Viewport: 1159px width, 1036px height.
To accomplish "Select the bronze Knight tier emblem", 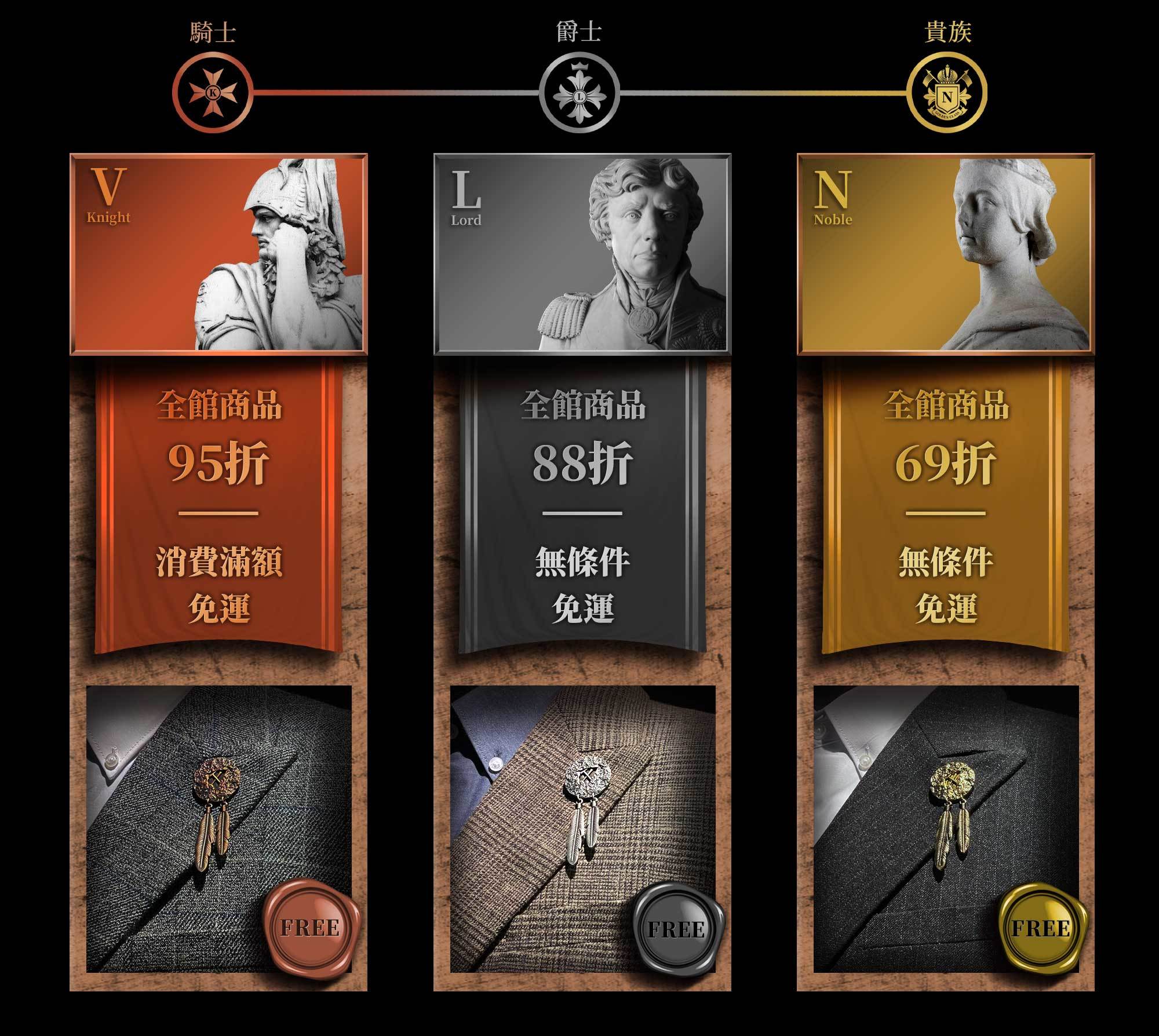I will point(213,92).
